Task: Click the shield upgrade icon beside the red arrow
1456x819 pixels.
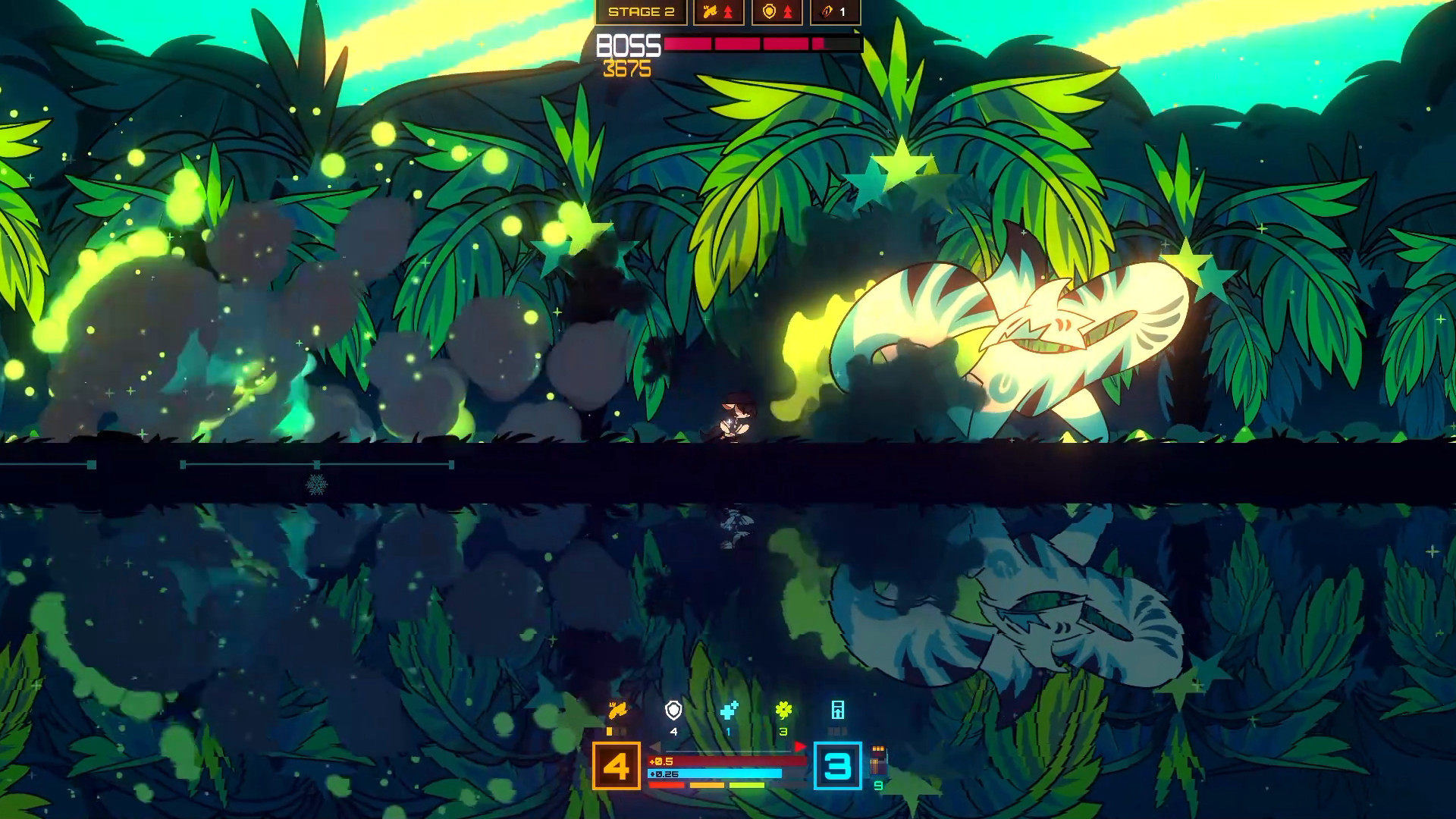Action: pos(768,11)
